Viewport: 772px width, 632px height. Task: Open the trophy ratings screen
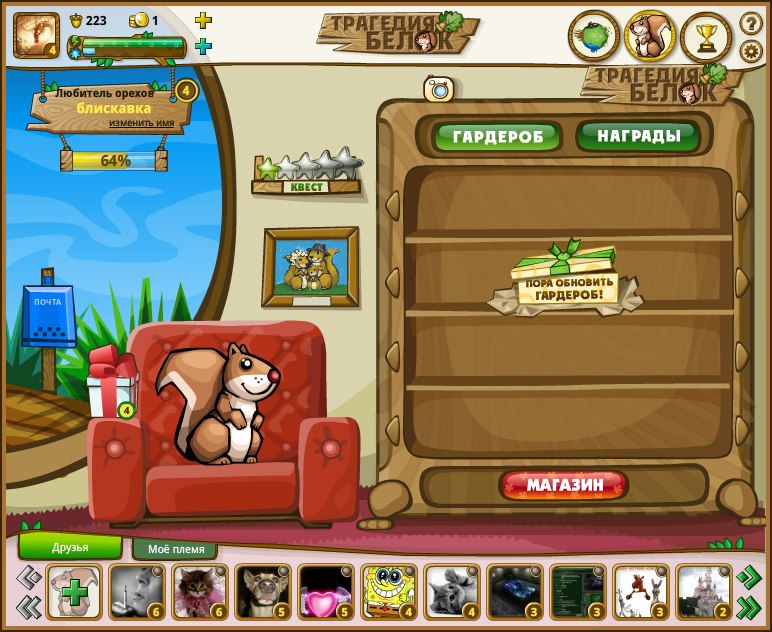click(x=706, y=37)
